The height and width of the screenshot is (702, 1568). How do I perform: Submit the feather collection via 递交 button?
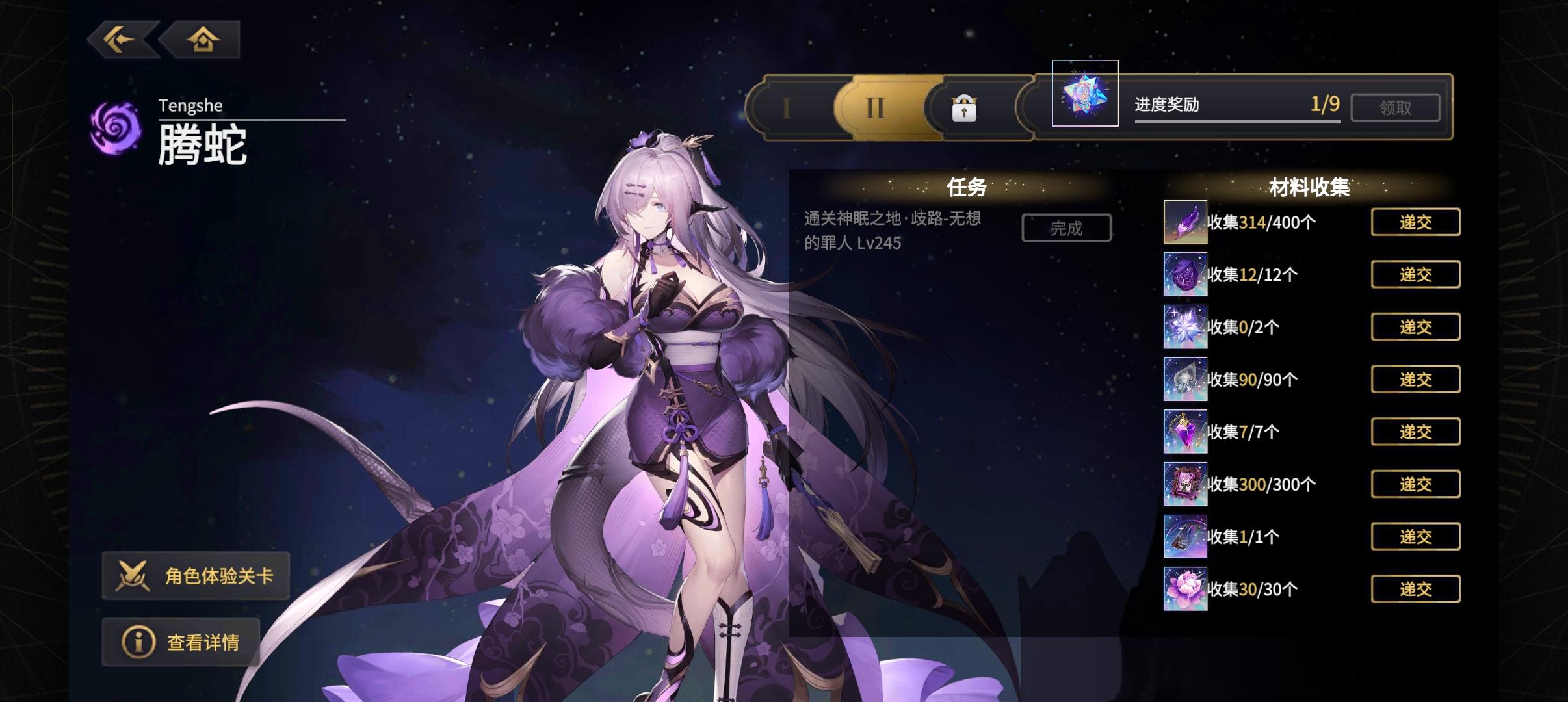coord(1416,222)
